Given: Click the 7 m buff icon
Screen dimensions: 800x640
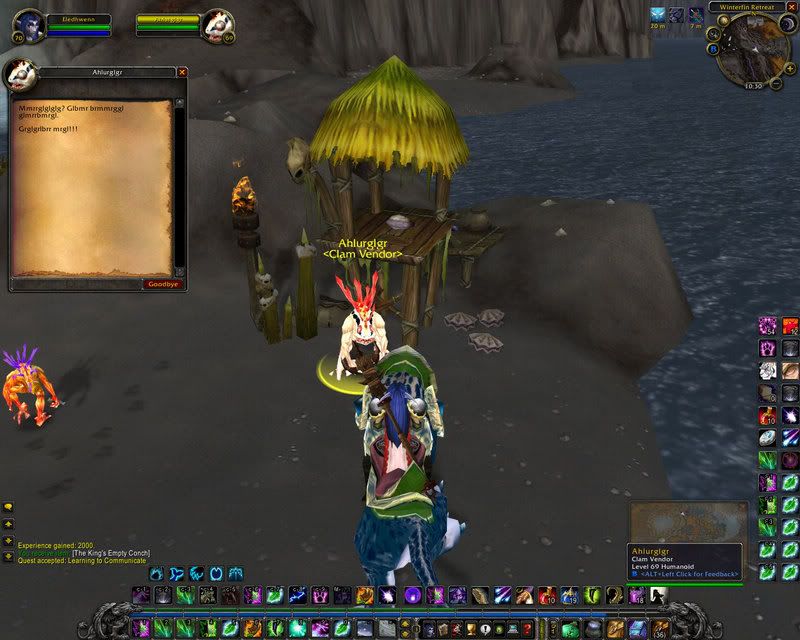Looking at the screenshot, I should coord(695,14).
